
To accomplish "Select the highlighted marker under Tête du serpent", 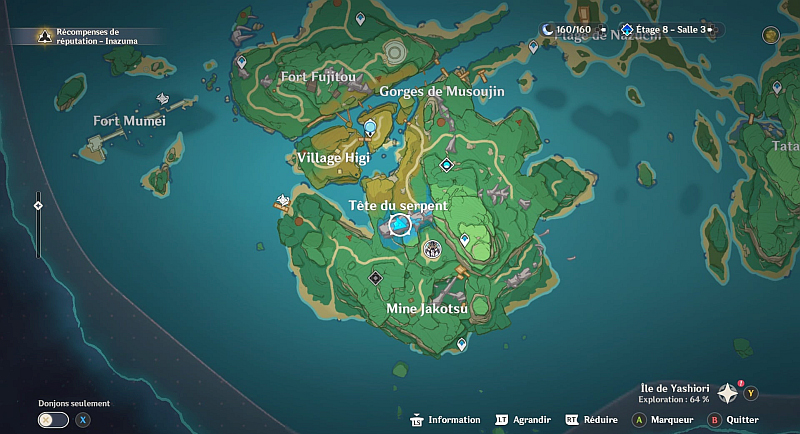I will click(400, 227).
